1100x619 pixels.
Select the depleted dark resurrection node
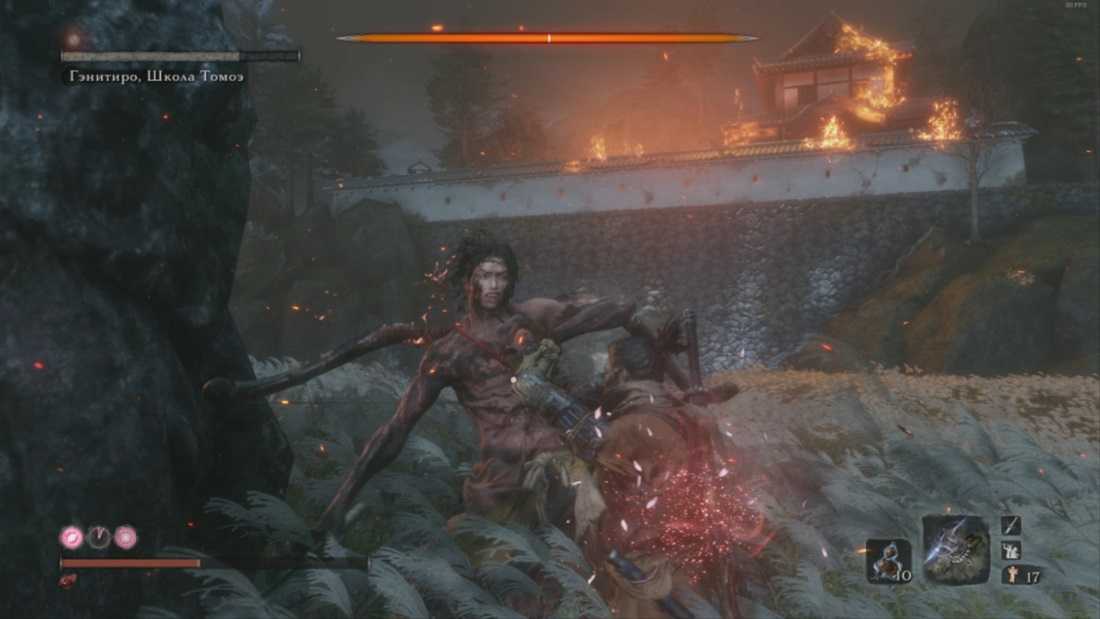click(x=99, y=537)
